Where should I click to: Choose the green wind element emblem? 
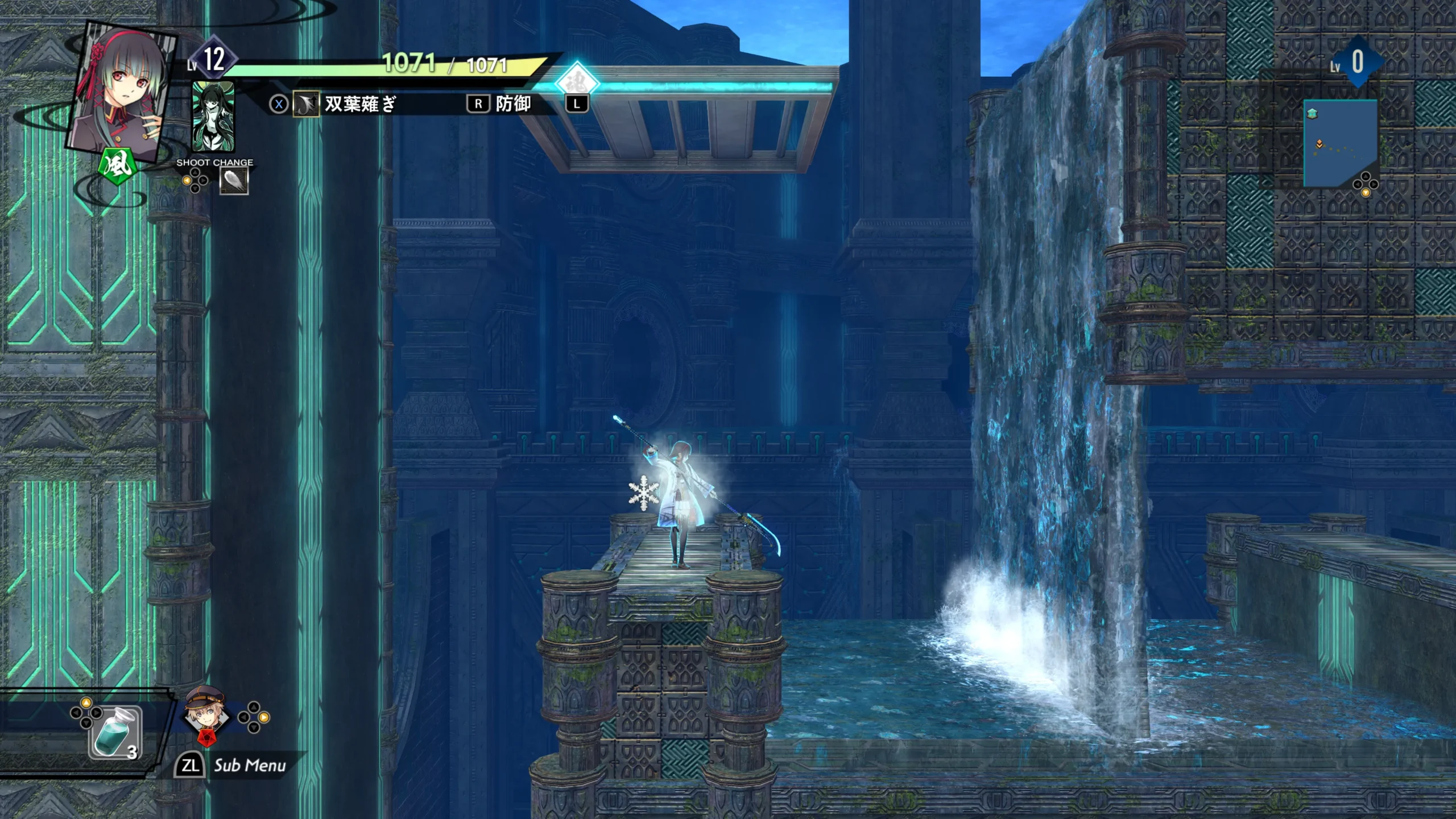117,166
